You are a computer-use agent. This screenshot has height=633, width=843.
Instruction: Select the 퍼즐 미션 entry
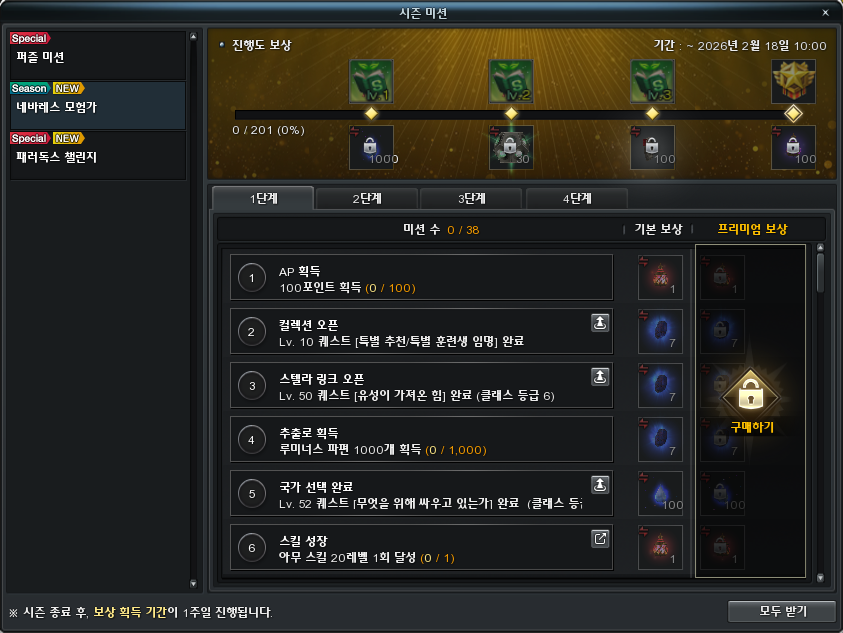tap(97, 56)
